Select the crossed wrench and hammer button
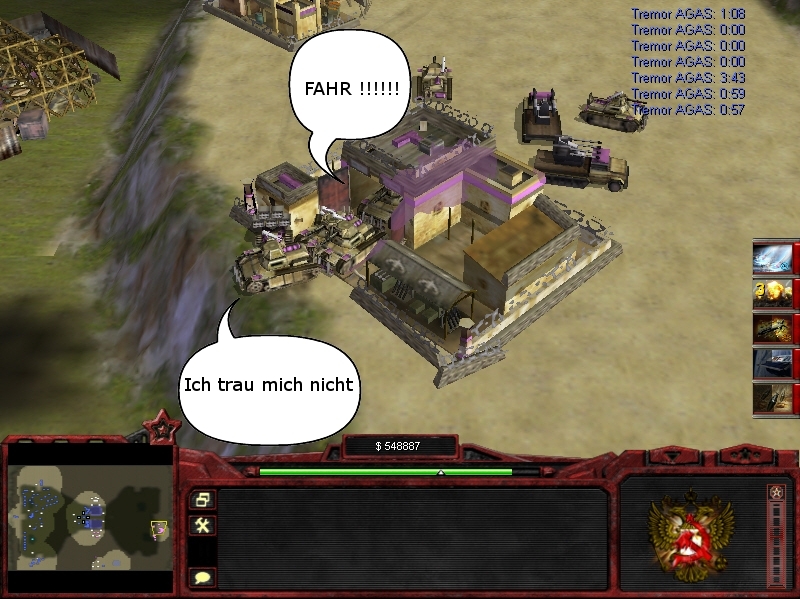This screenshot has width=800, height=600. (202, 525)
